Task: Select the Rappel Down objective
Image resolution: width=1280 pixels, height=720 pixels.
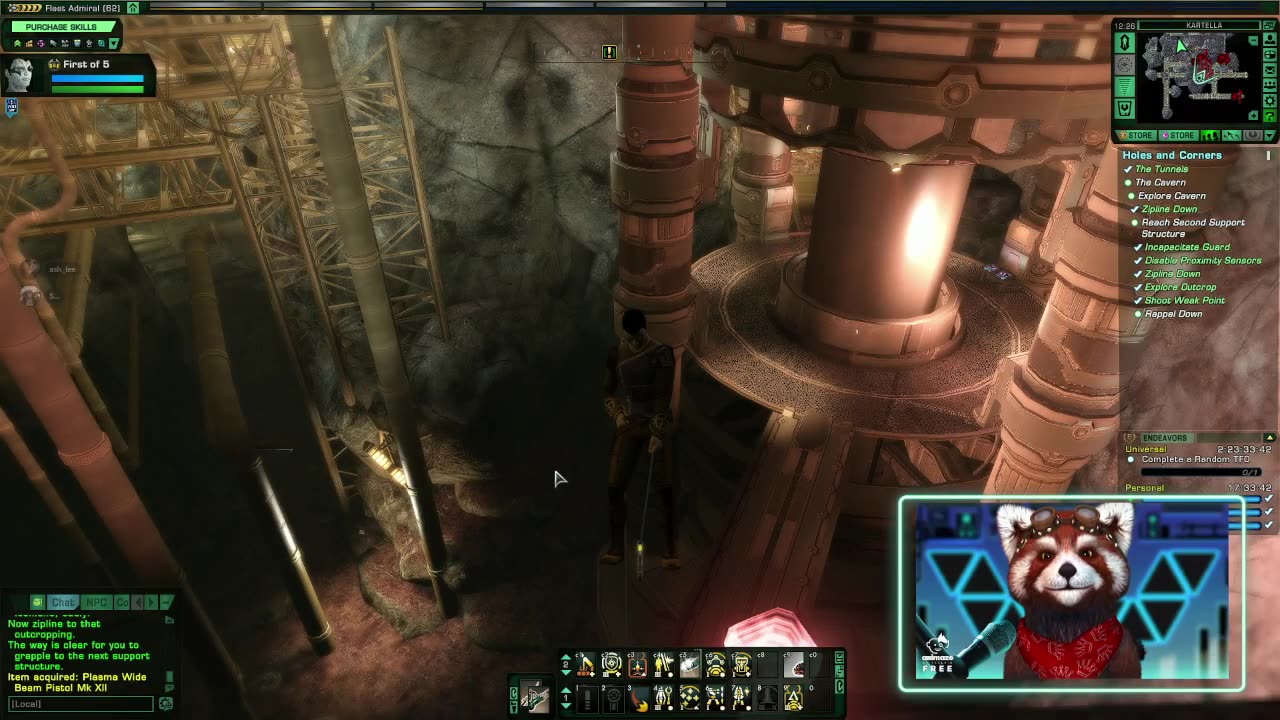Action: click(x=1173, y=314)
